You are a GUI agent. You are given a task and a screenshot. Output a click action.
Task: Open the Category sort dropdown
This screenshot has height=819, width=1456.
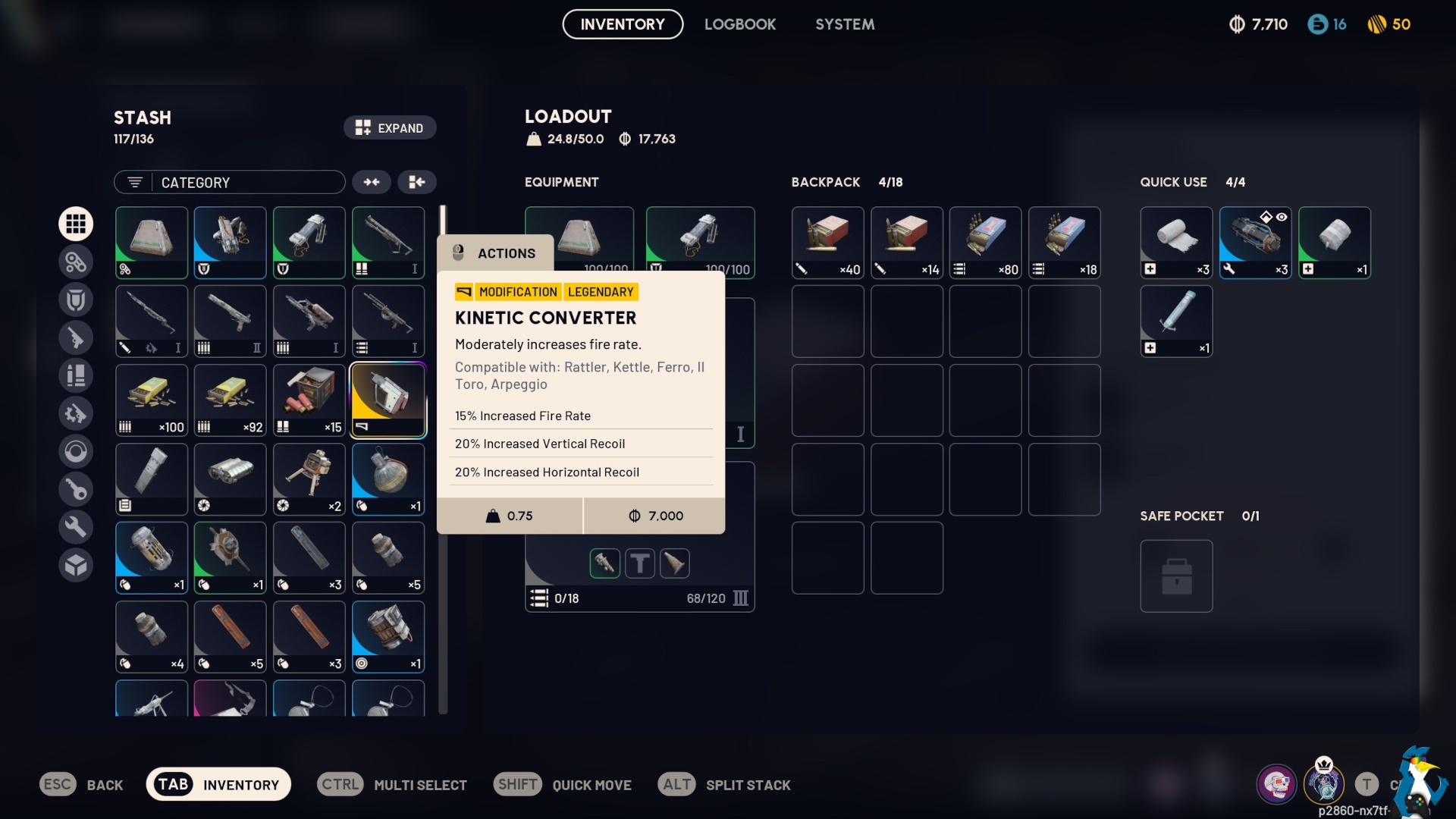(230, 183)
